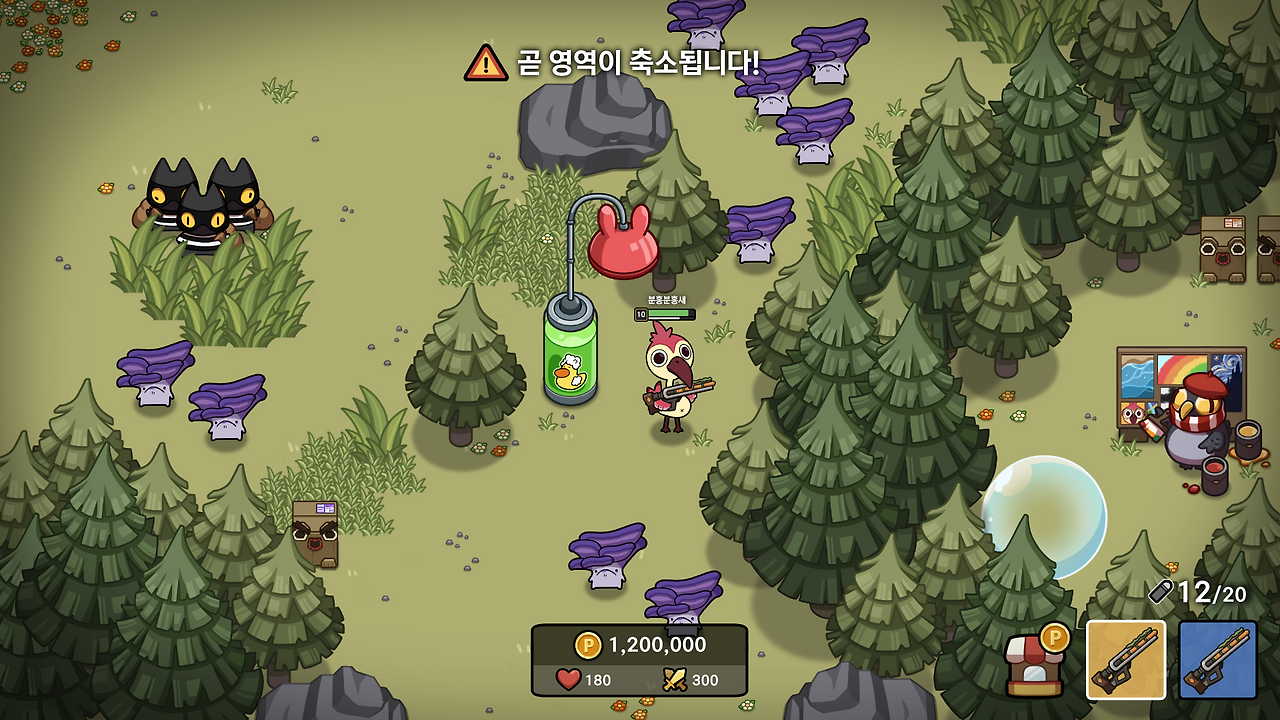This screenshot has width=1280, height=720.
Task: Click the duck inside the green capsule
Action: coord(571,371)
